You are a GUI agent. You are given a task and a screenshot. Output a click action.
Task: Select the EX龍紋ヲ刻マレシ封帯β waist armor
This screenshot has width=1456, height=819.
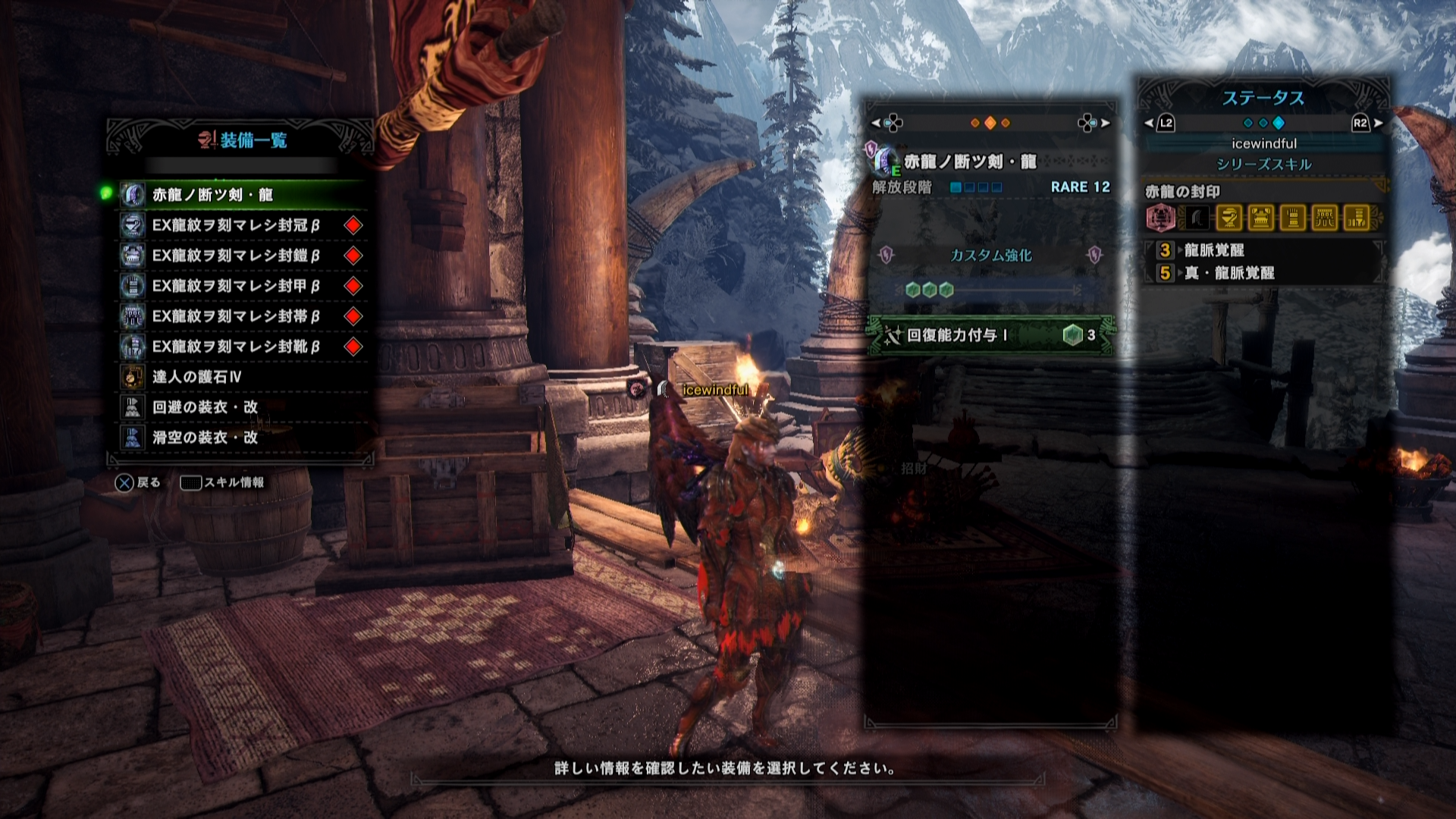click(x=243, y=316)
